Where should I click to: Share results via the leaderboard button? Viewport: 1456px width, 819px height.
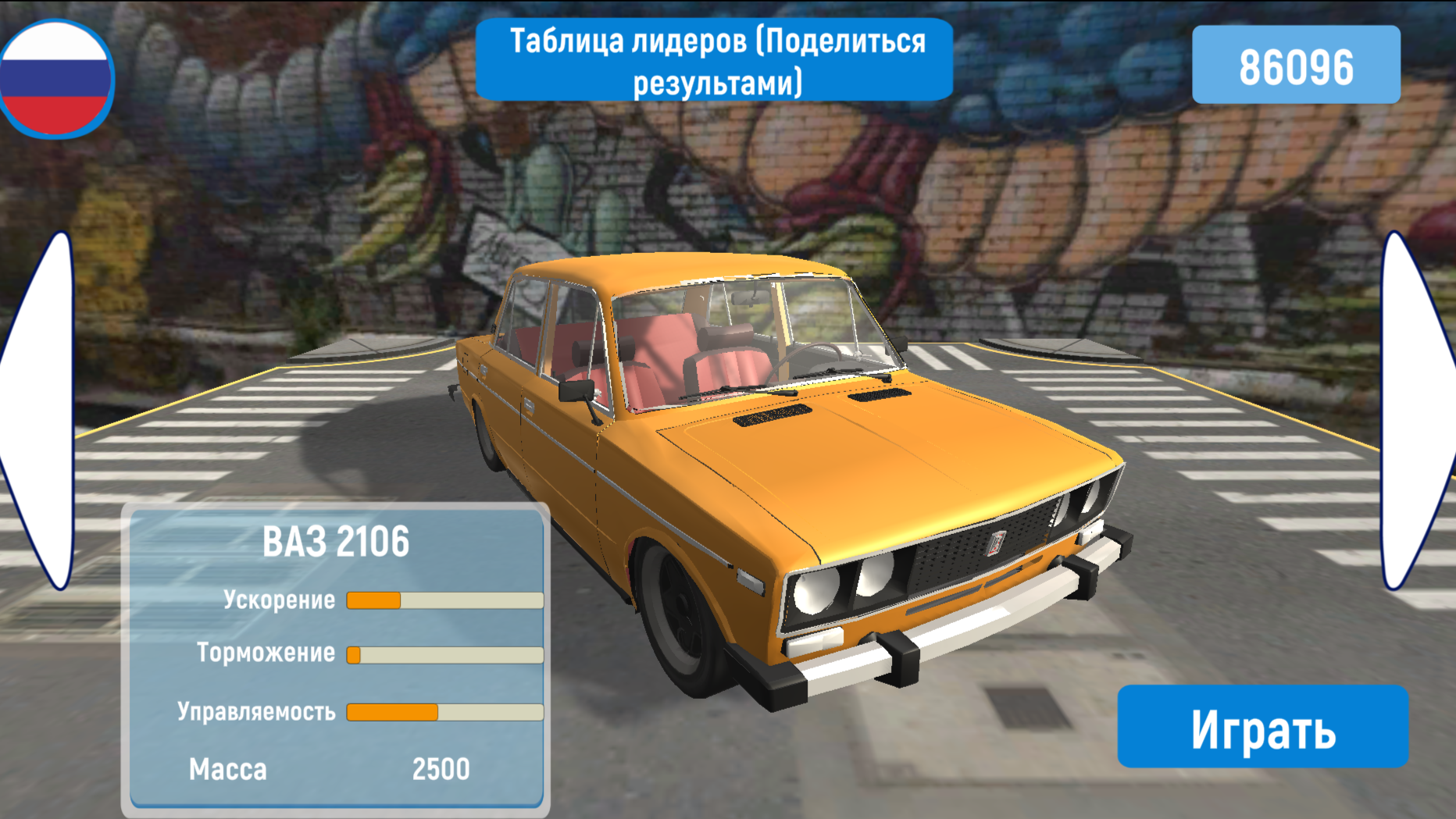pyautogui.click(x=716, y=61)
